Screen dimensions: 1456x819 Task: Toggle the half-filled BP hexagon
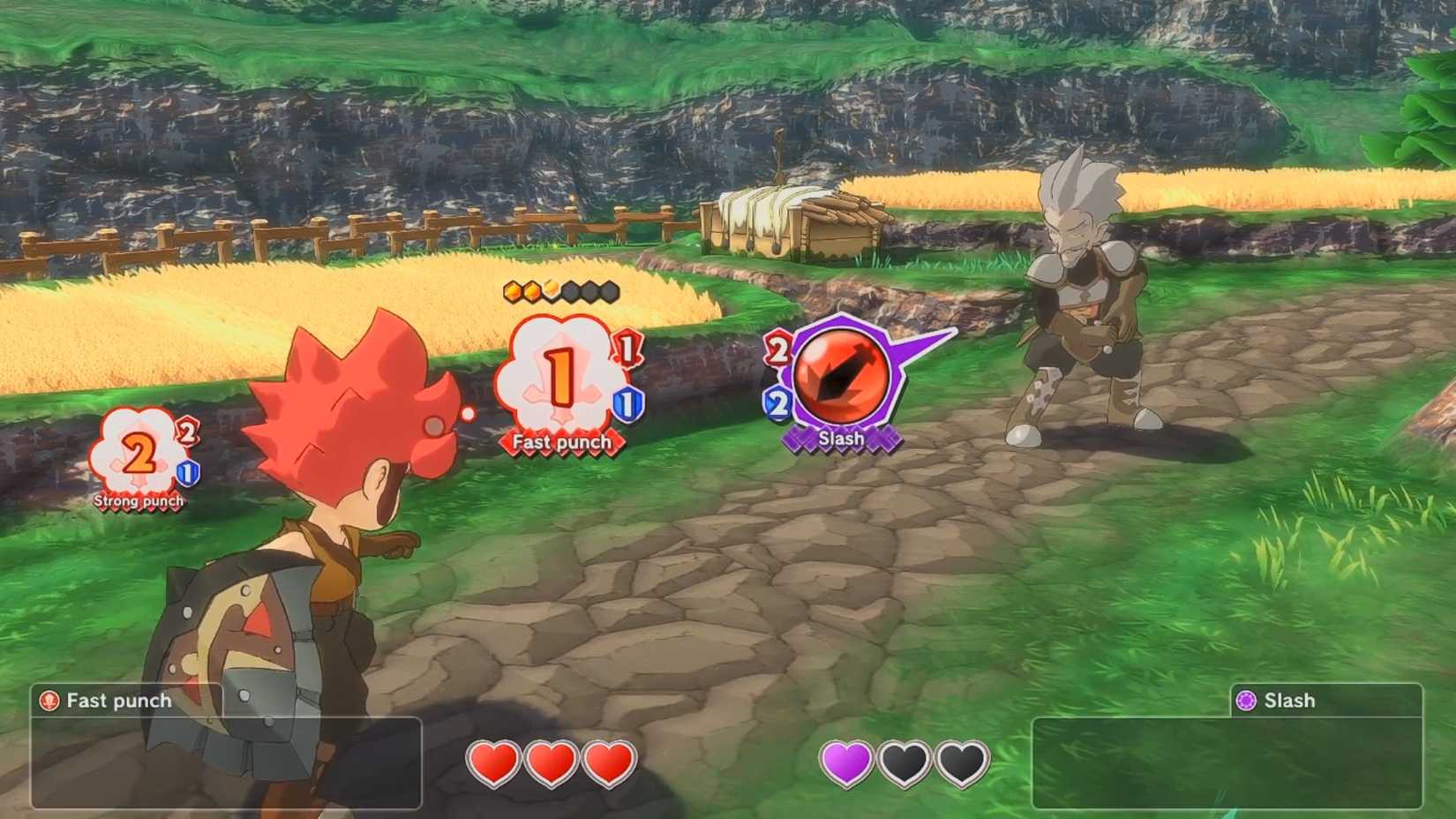point(550,289)
